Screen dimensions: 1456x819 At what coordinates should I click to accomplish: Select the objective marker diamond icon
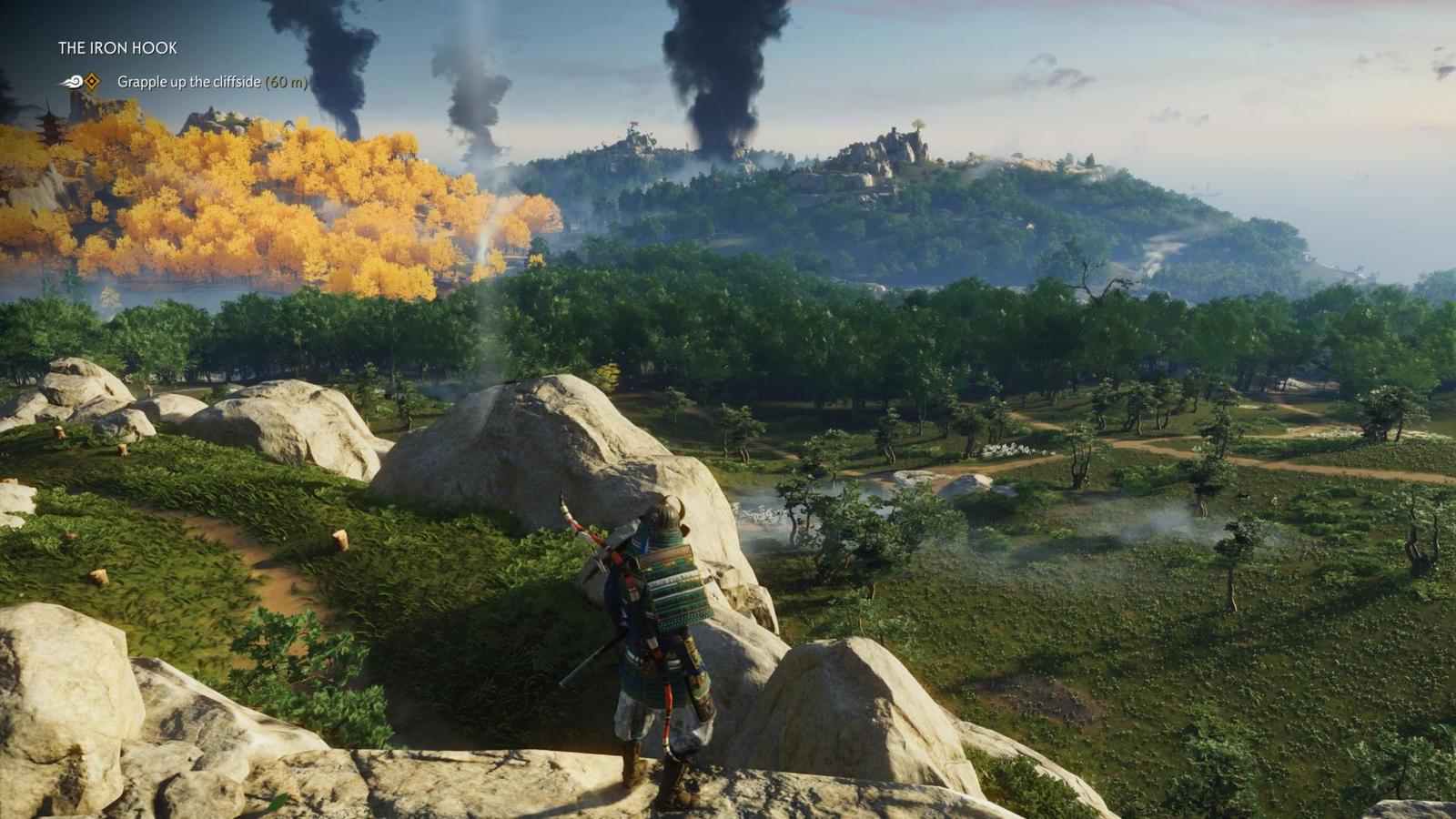coord(92,82)
